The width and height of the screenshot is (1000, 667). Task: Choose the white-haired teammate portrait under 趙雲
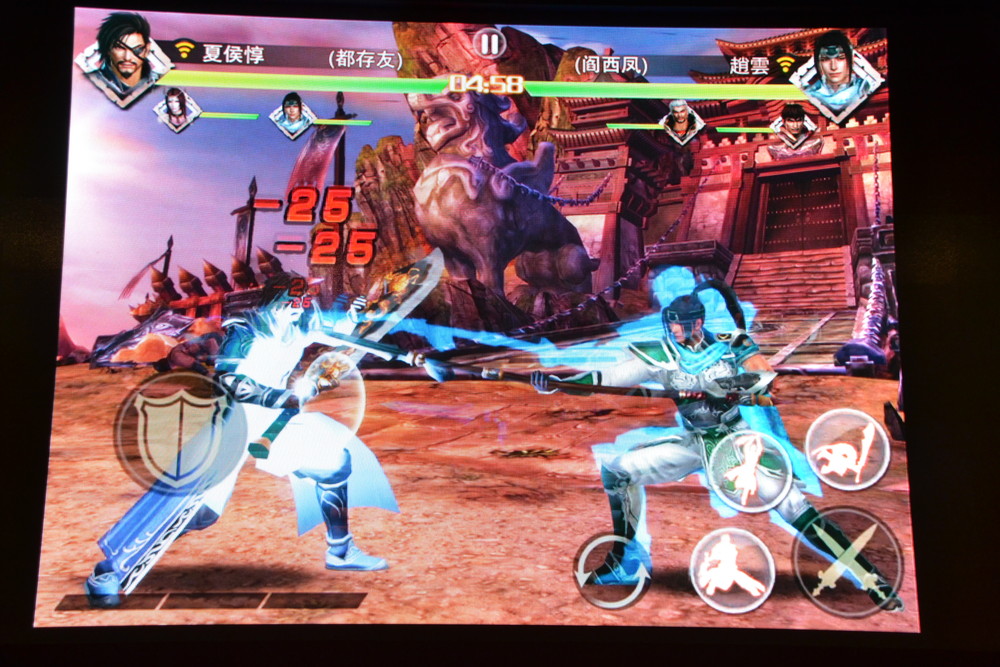682,121
